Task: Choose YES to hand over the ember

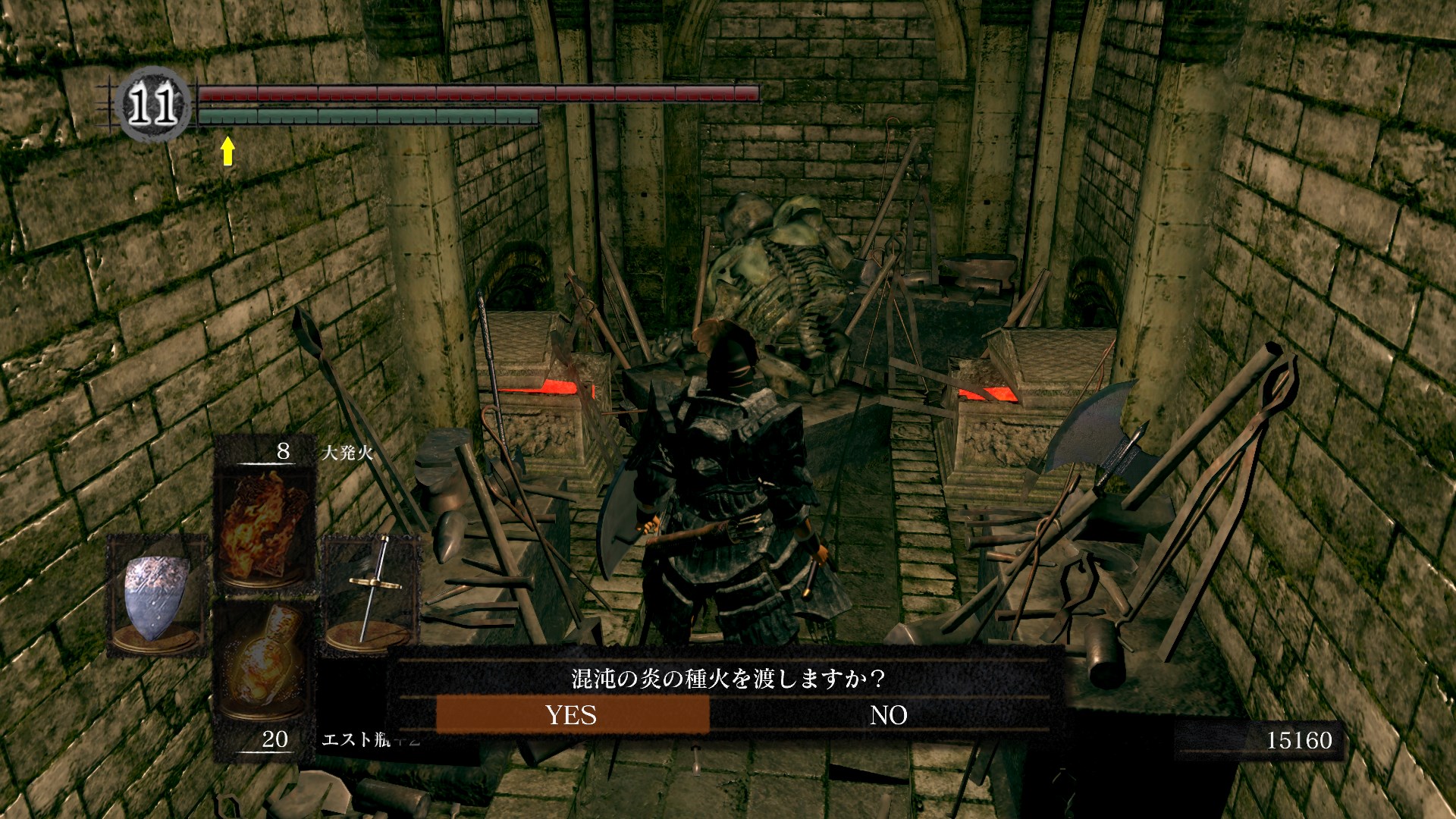Action: [x=572, y=715]
